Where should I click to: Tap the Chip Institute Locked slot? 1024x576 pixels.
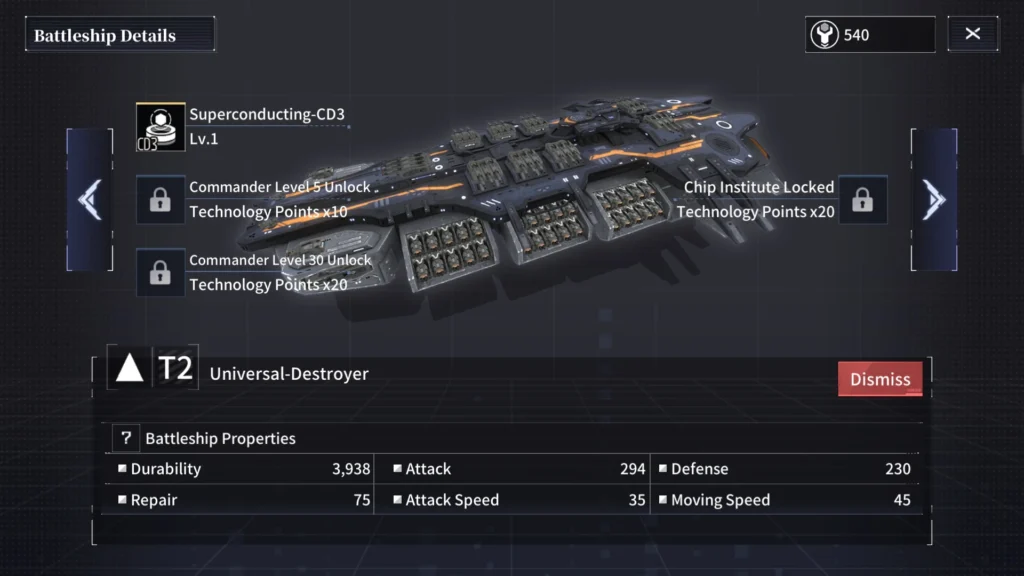[862, 199]
